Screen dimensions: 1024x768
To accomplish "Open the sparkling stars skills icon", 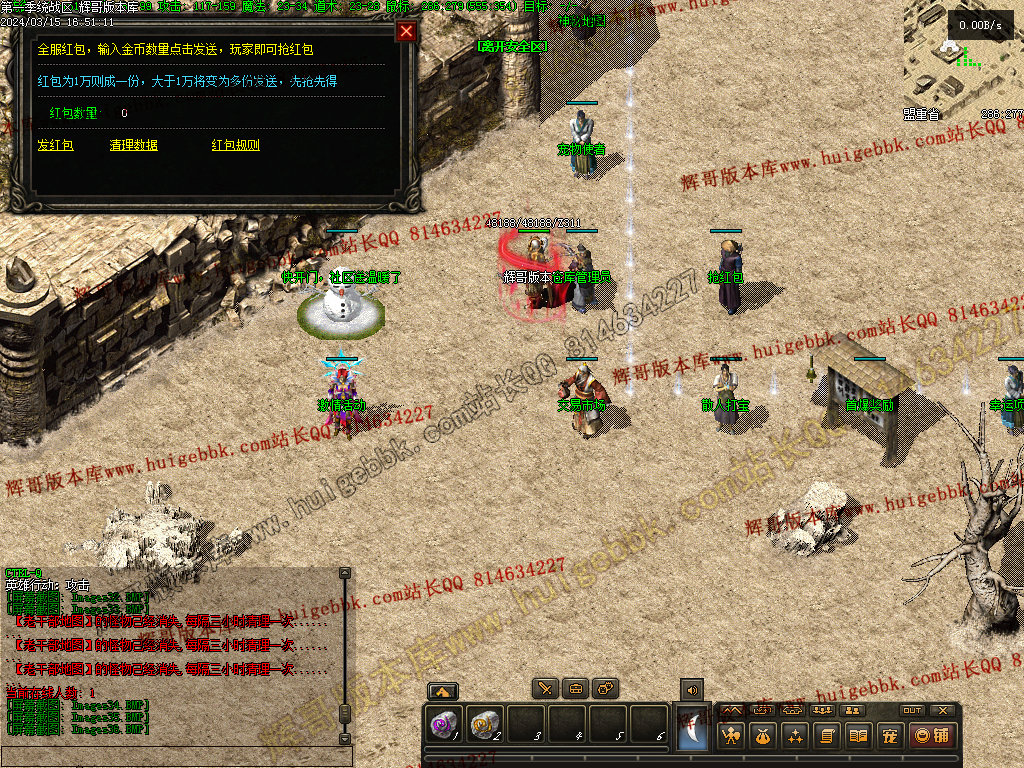I will (x=795, y=737).
